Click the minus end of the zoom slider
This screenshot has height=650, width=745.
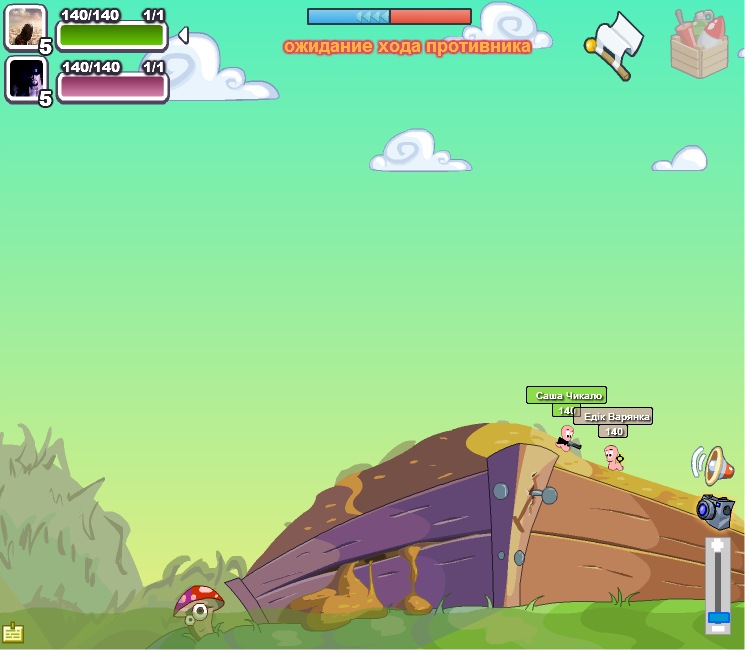[718, 627]
